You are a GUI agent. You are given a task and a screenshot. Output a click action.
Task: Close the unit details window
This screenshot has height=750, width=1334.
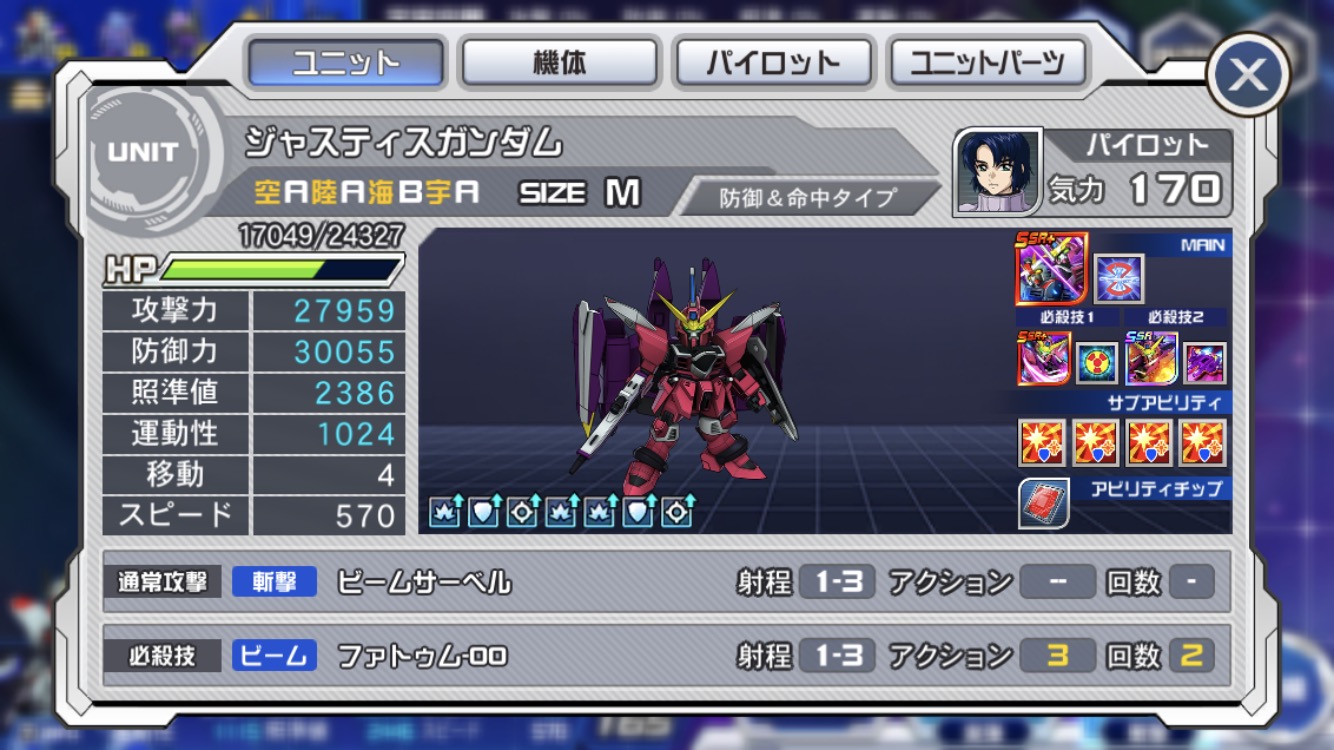click(1247, 74)
